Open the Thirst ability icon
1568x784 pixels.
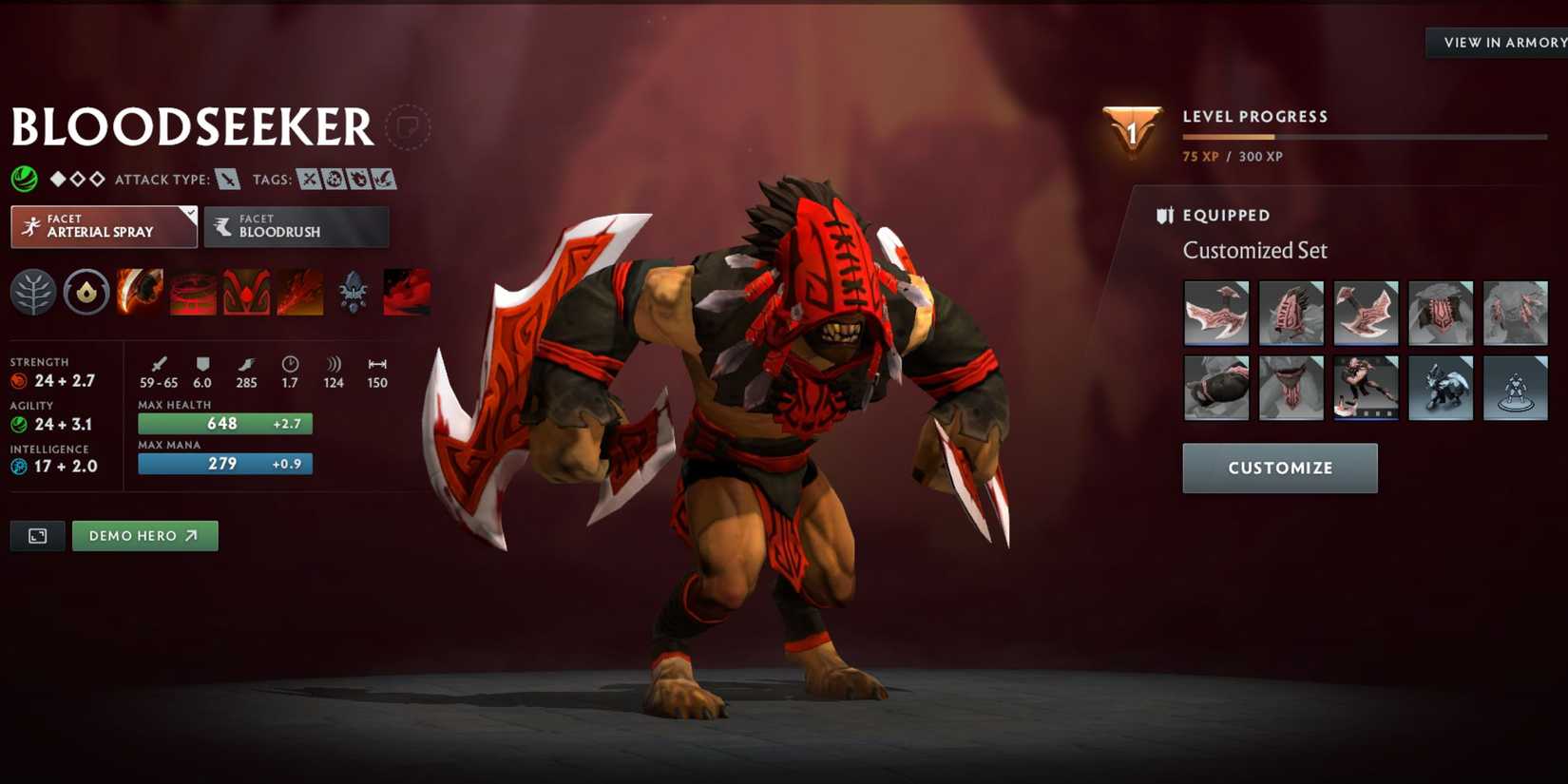coord(247,293)
